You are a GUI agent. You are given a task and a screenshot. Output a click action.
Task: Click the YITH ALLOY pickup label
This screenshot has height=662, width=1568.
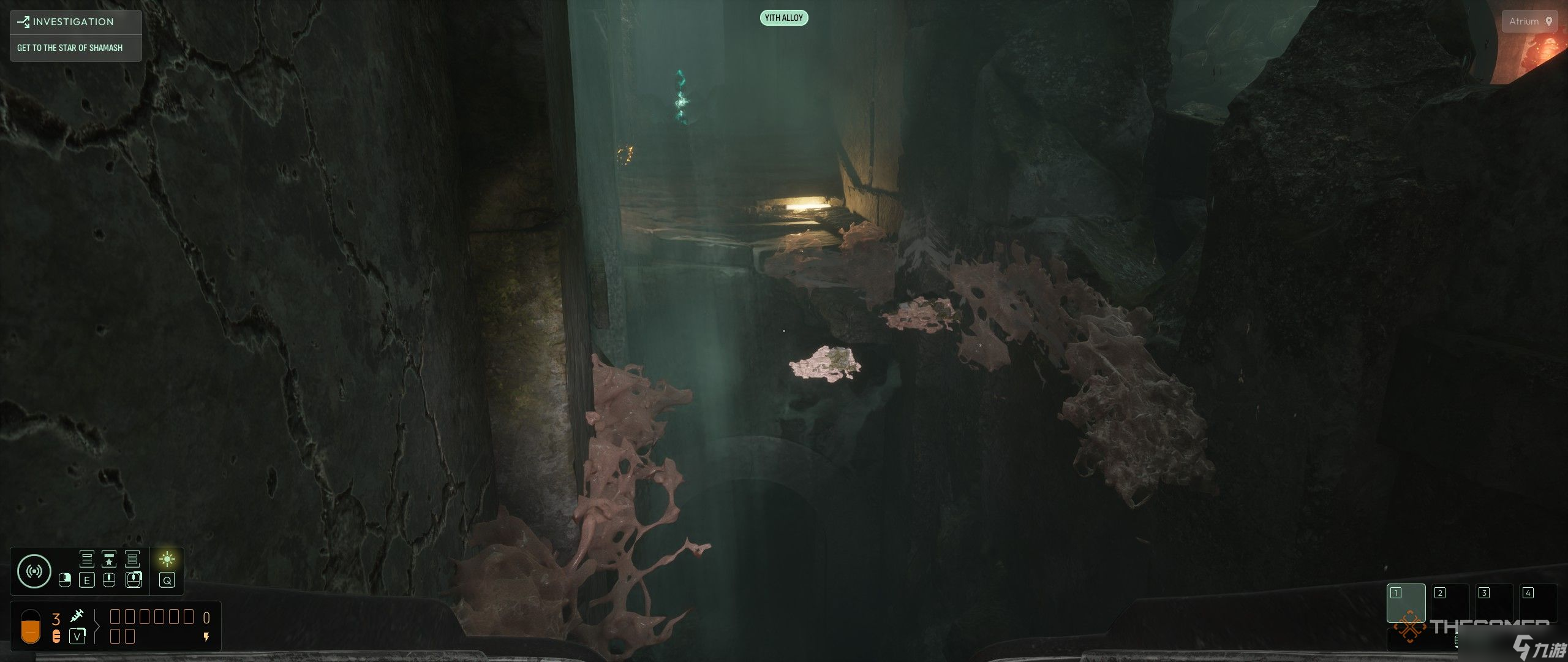tap(785, 18)
